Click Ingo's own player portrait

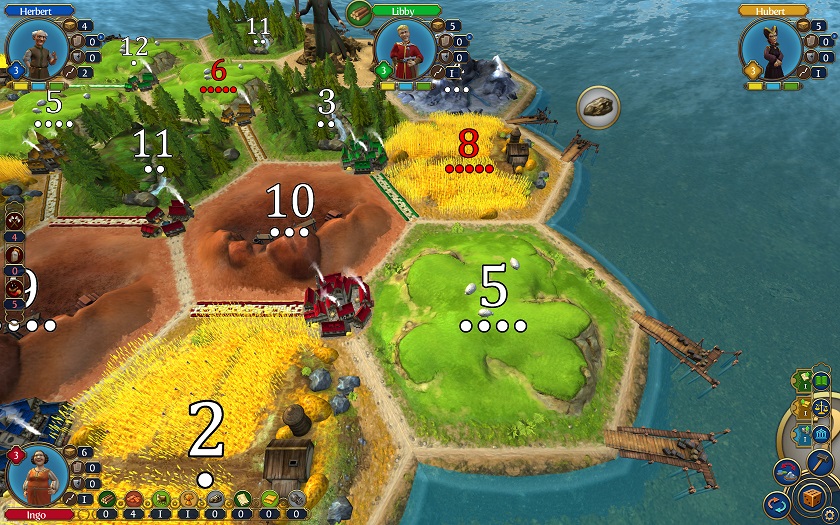(x=37, y=477)
